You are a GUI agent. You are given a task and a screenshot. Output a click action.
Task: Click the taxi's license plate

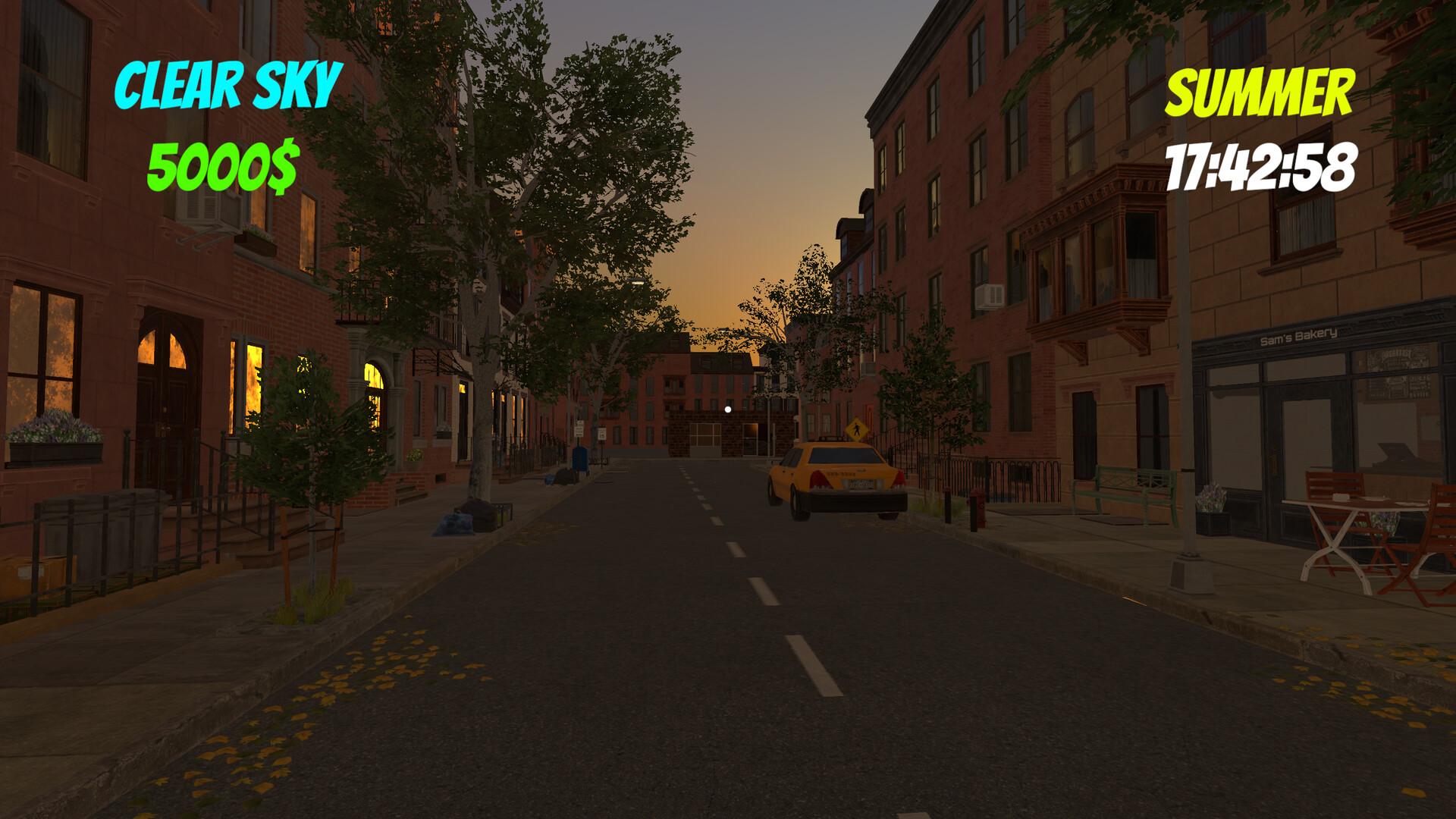tap(862, 484)
